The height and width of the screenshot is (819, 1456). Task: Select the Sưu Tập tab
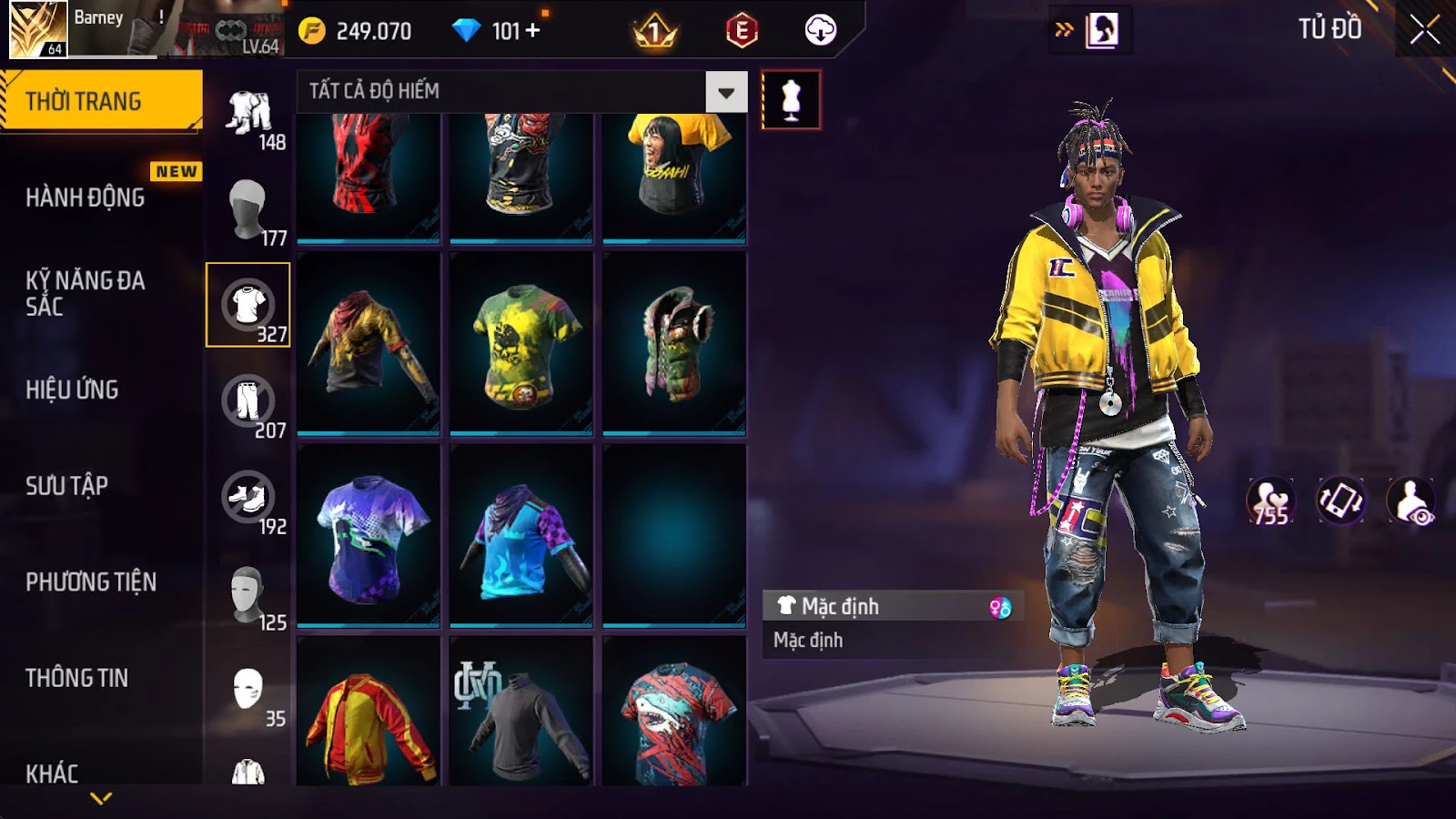pyautogui.click(x=66, y=486)
